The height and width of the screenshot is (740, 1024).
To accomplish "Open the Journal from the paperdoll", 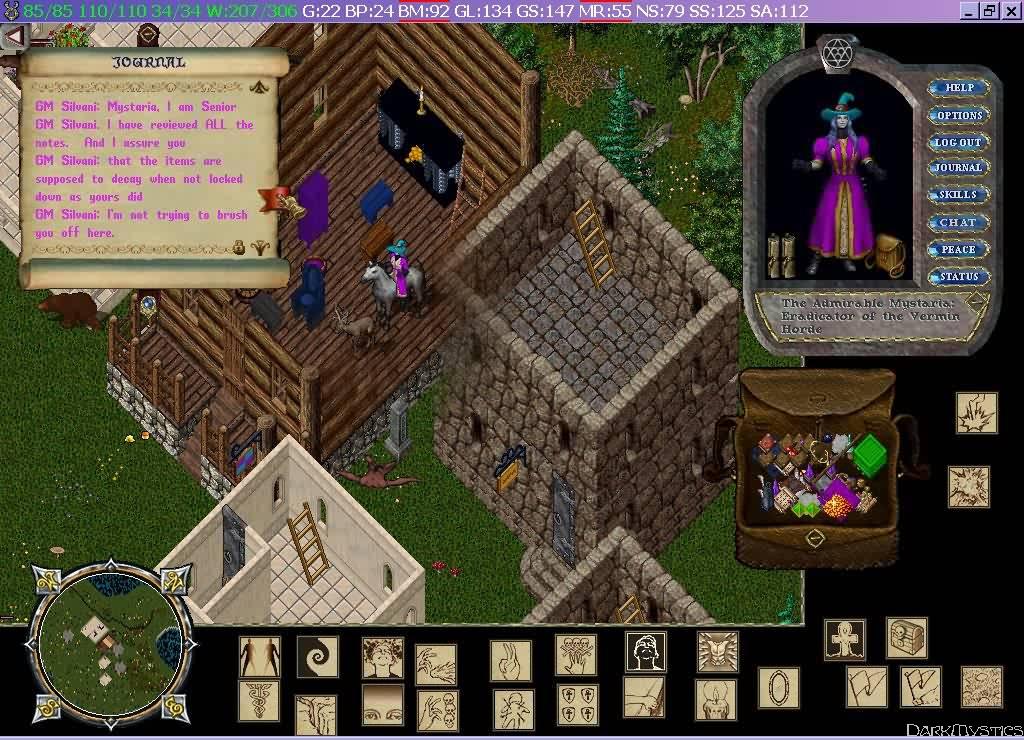I will point(959,168).
